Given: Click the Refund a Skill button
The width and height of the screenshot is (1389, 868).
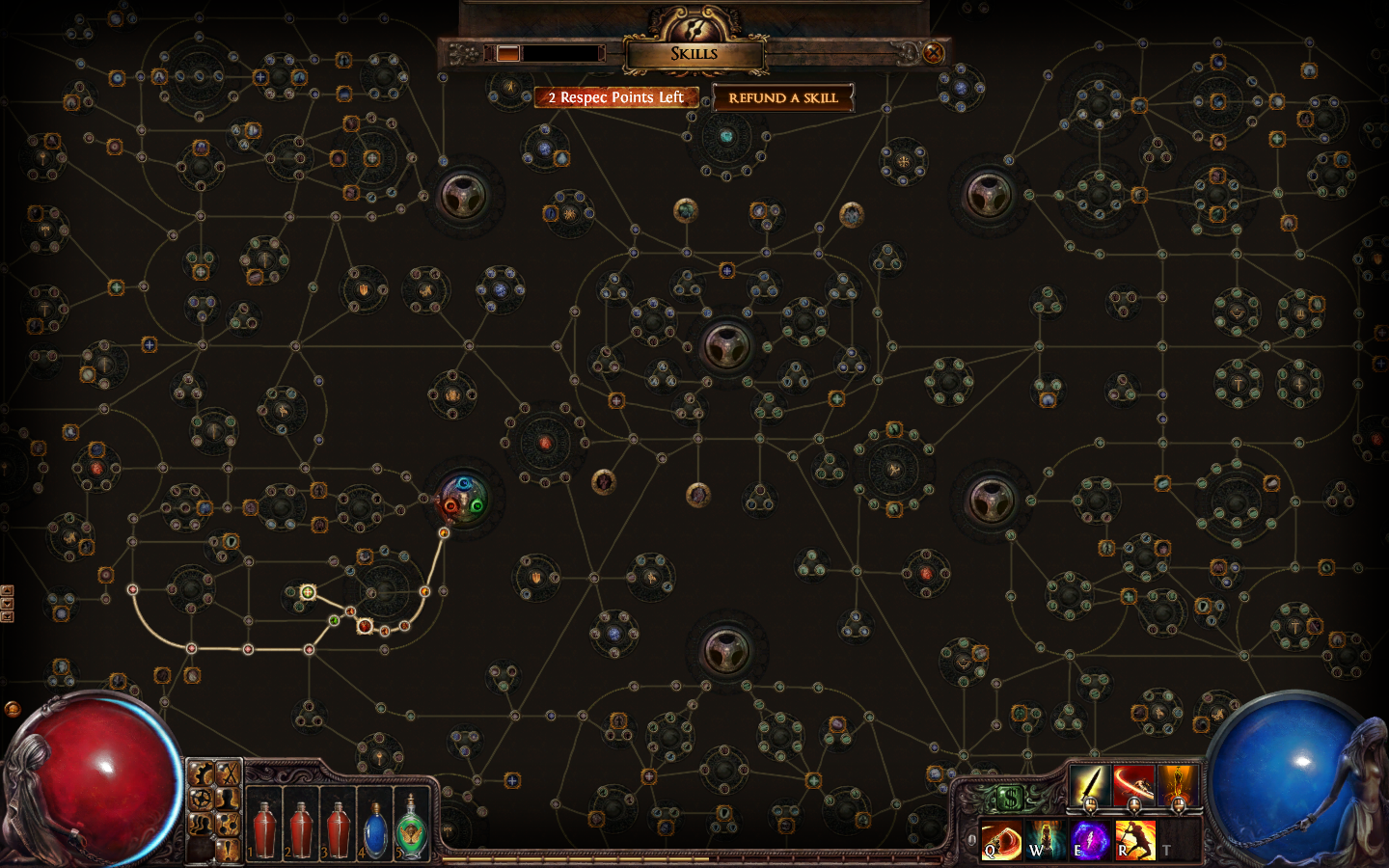Looking at the screenshot, I should click(x=782, y=97).
